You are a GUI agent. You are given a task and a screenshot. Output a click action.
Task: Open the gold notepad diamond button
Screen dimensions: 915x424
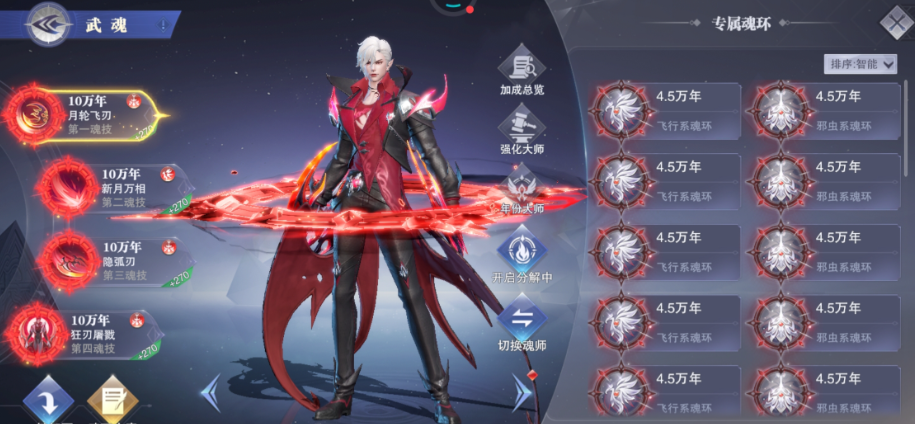(x=111, y=401)
